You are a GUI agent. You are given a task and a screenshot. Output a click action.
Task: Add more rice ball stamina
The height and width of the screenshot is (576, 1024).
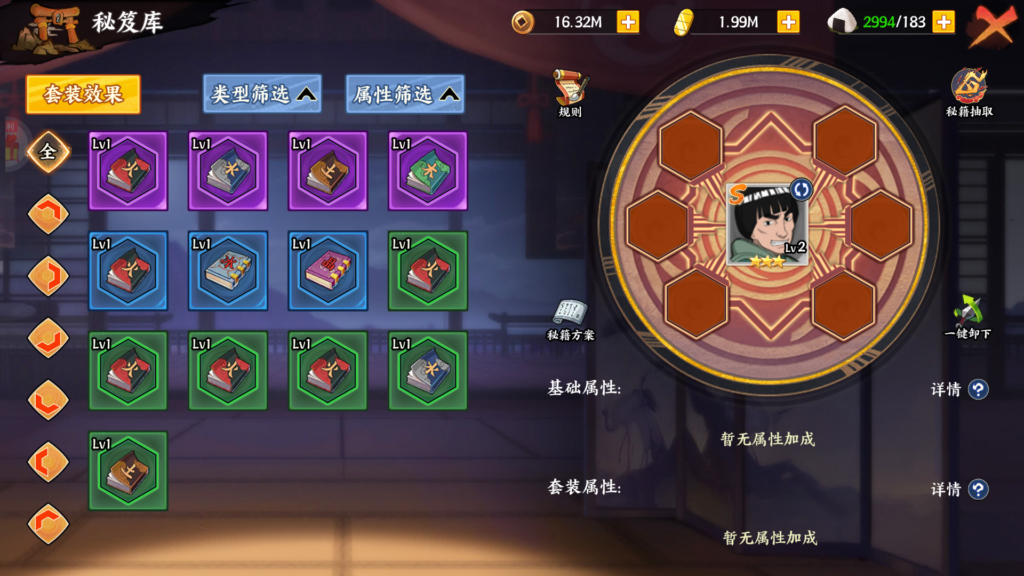pos(942,22)
